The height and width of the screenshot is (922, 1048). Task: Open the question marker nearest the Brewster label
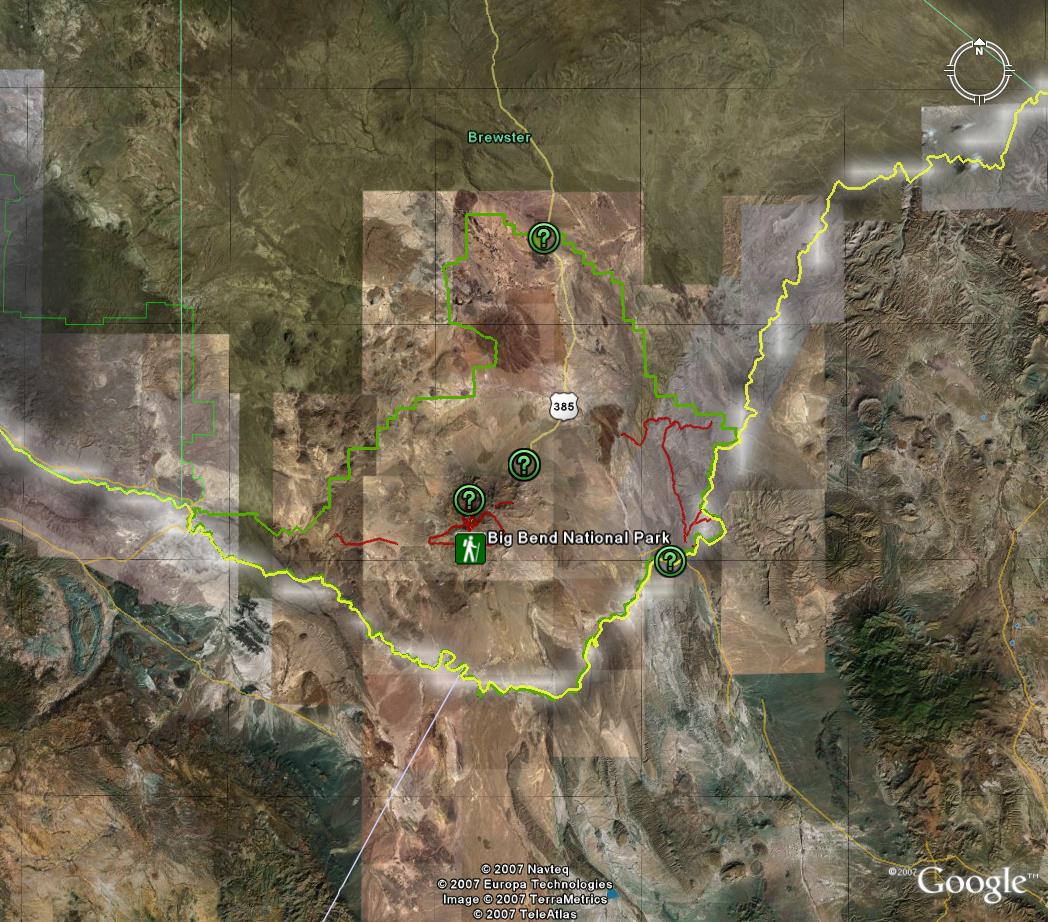point(543,238)
